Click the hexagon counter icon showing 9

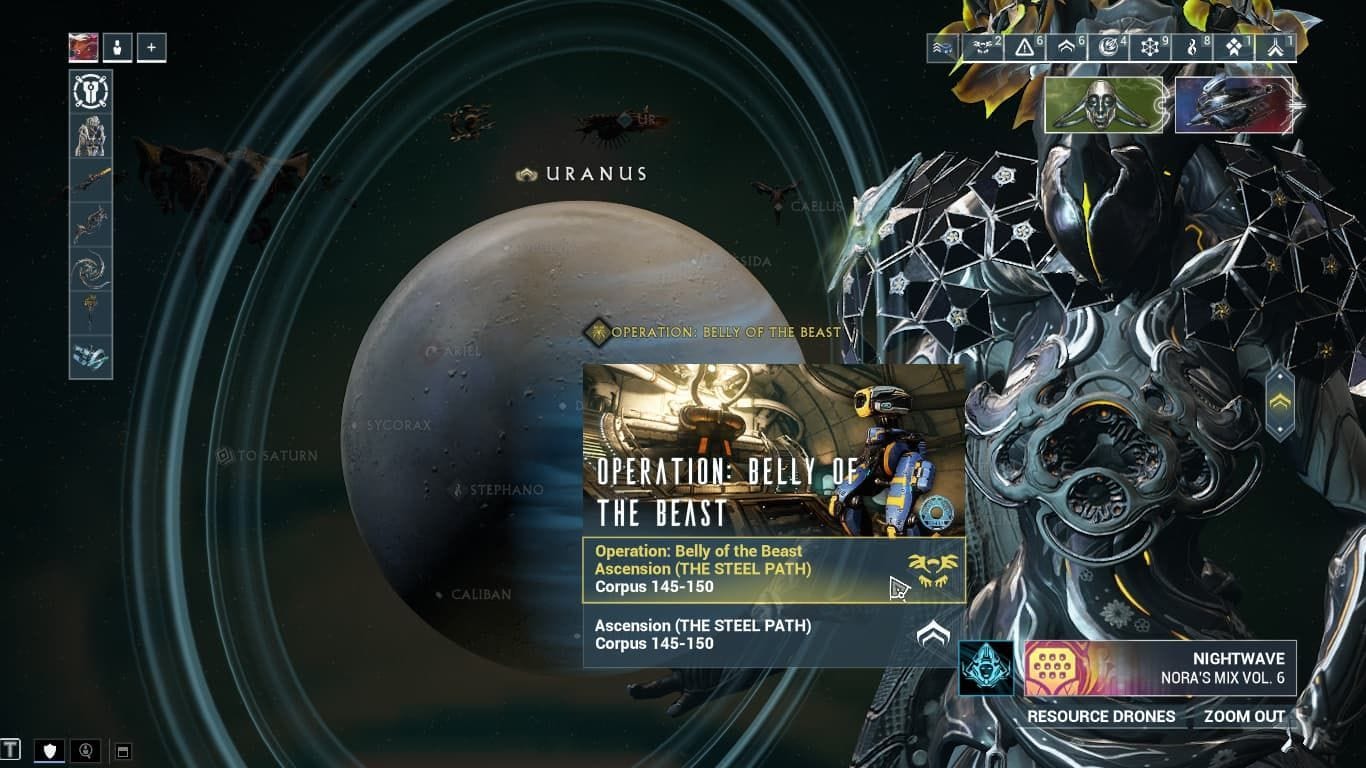(x=1151, y=46)
